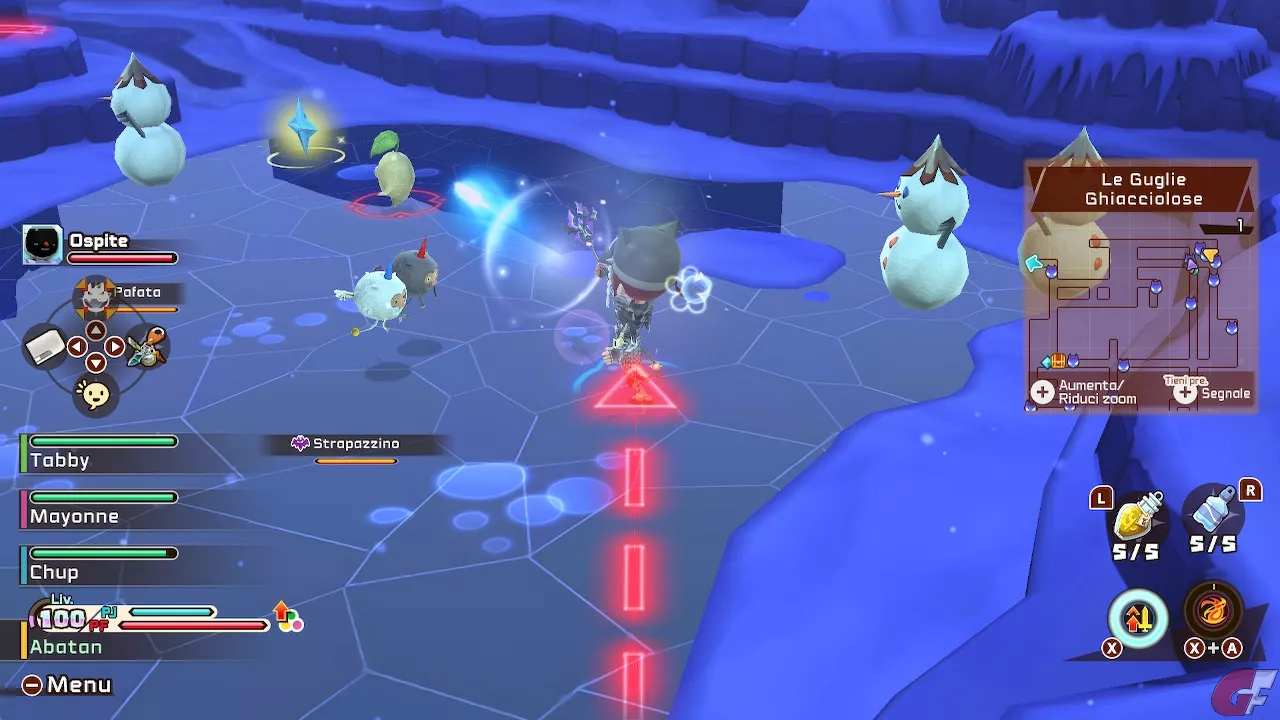This screenshot has width=1280, height=720.
Task: Open the Menu
Action: point(68,685)
